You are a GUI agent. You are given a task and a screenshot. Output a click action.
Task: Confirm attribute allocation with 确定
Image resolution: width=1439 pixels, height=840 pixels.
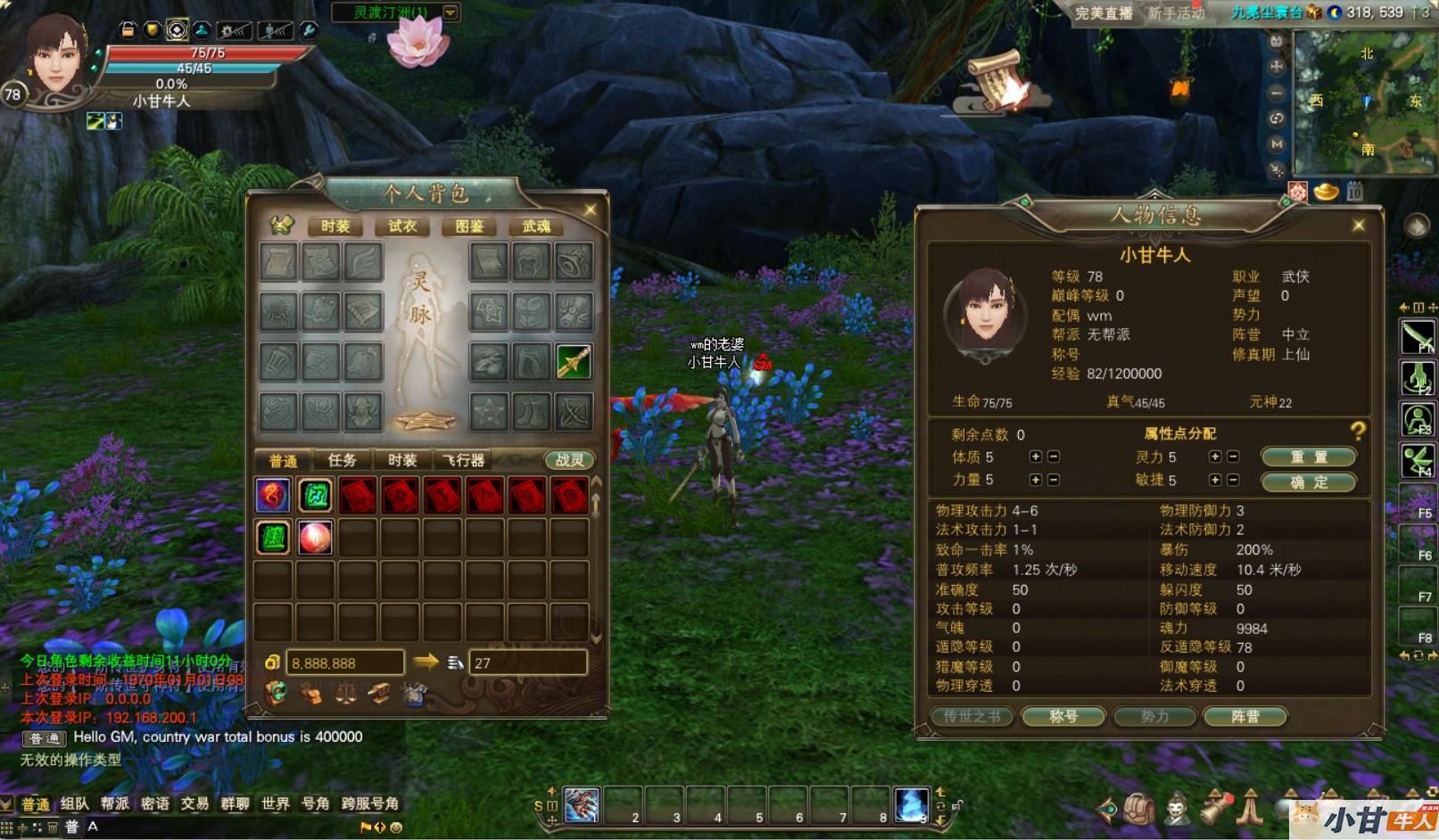pyautogui.click(x=1308, y=482)
